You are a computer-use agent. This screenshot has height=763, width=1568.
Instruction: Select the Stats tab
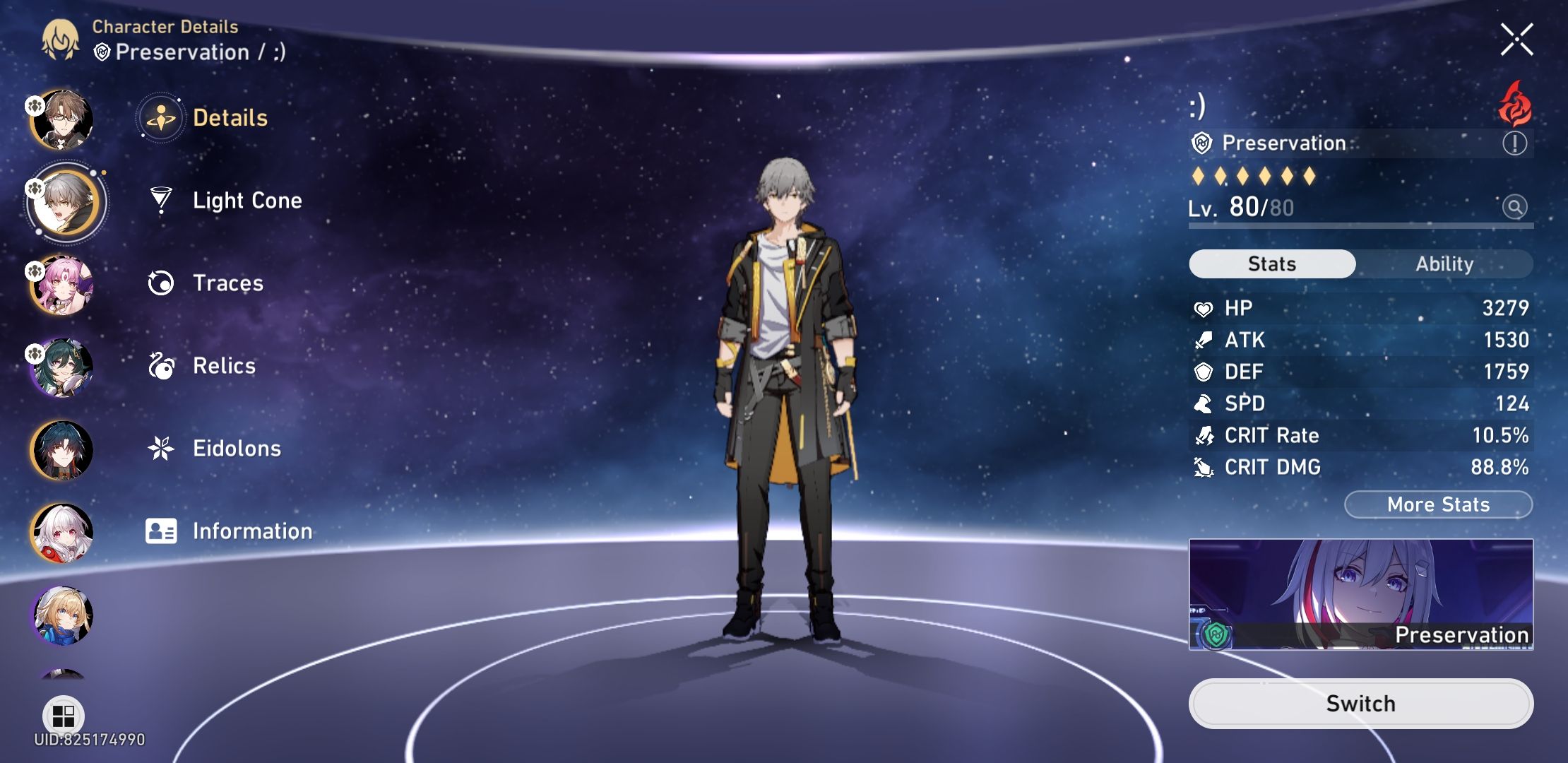1271,264
